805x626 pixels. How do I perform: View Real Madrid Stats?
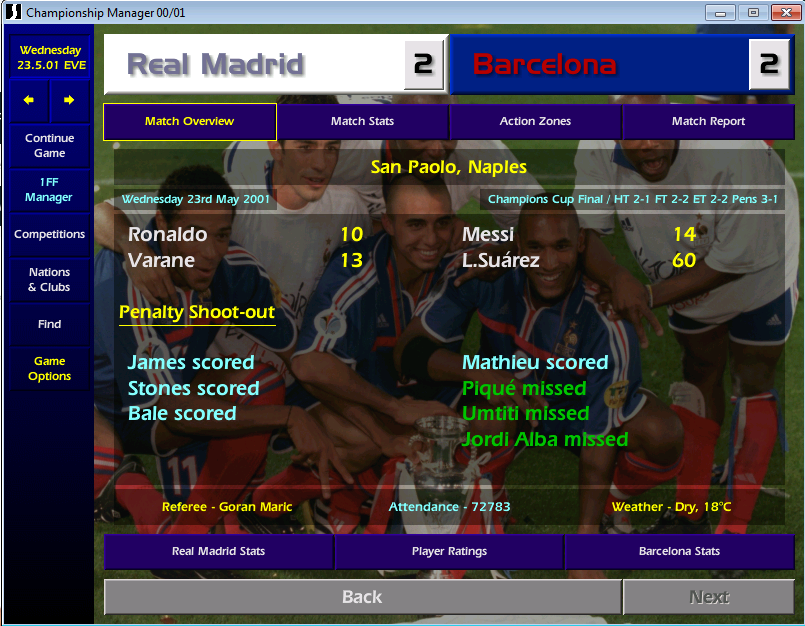tap(218, 551)
